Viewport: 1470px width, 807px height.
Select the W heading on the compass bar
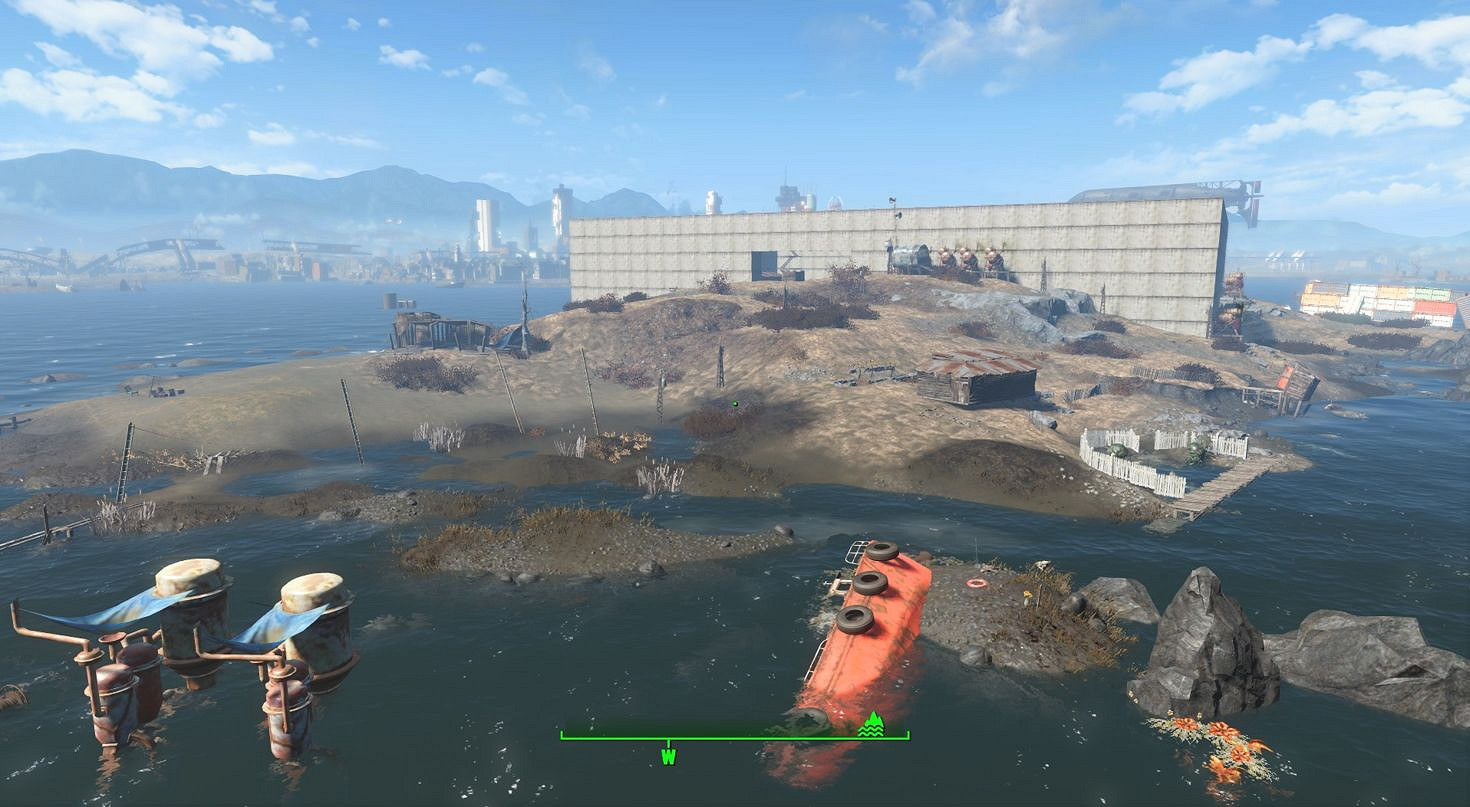coord(668,757)
